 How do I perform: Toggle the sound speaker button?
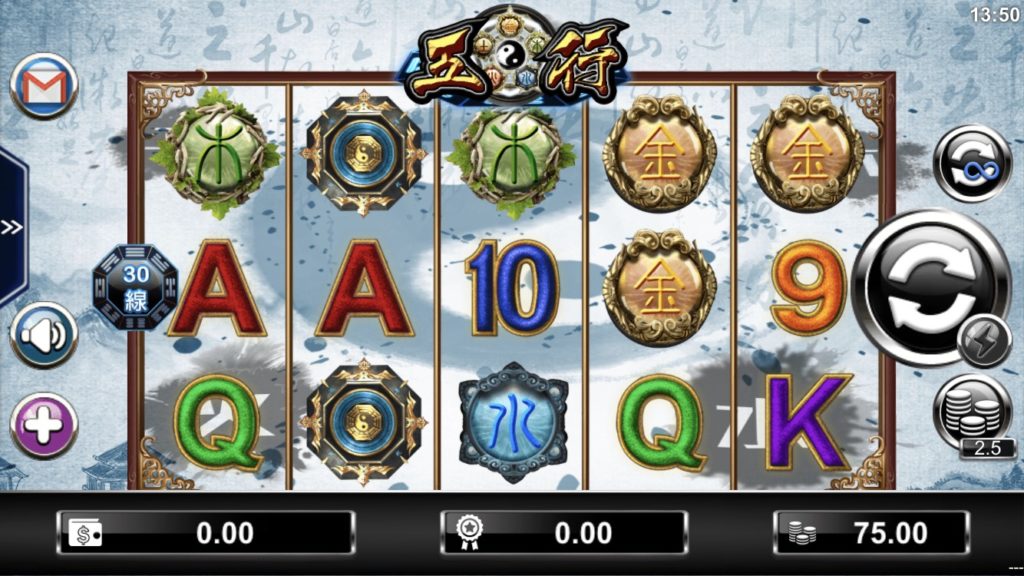(x=44, y=335)
